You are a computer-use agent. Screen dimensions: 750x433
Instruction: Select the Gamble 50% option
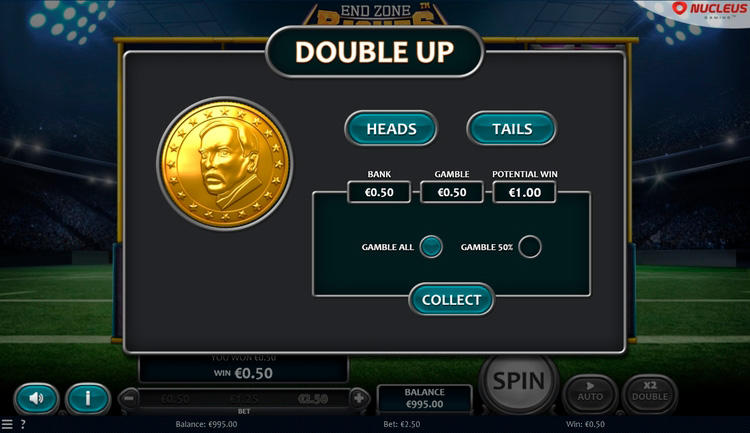(x=530, y=247)
